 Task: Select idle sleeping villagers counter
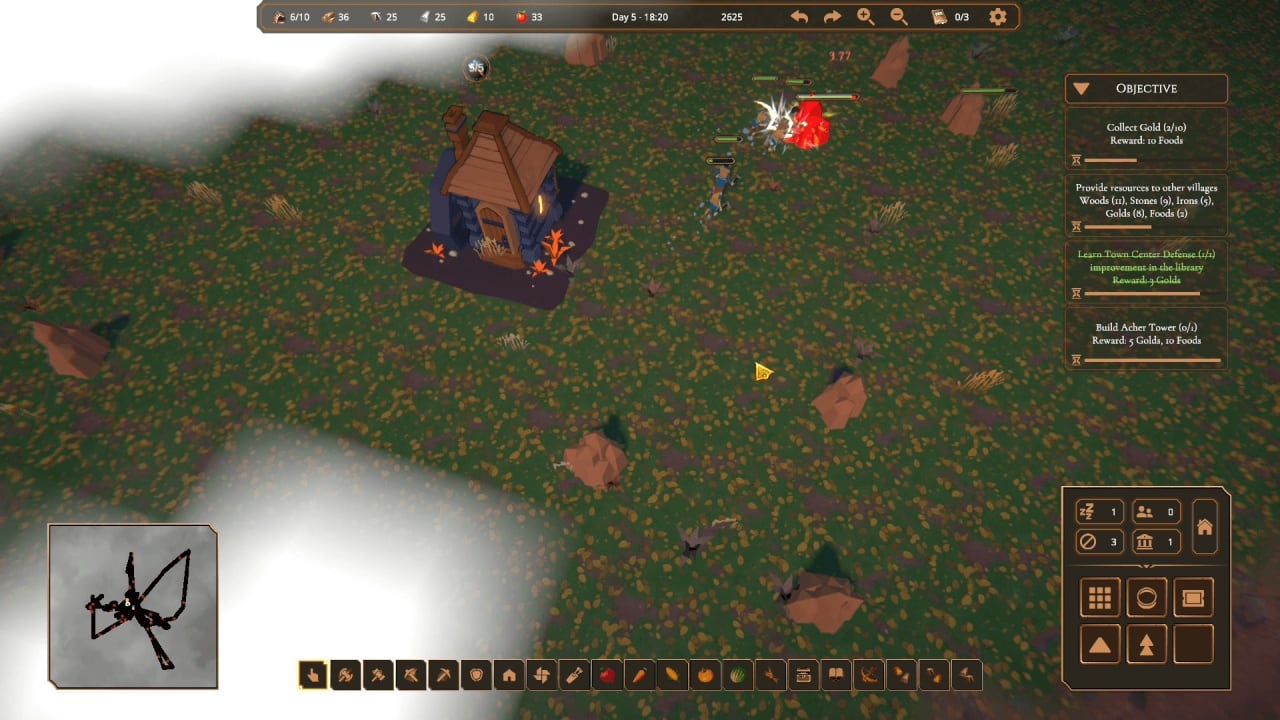click(x=1099, y=512)
